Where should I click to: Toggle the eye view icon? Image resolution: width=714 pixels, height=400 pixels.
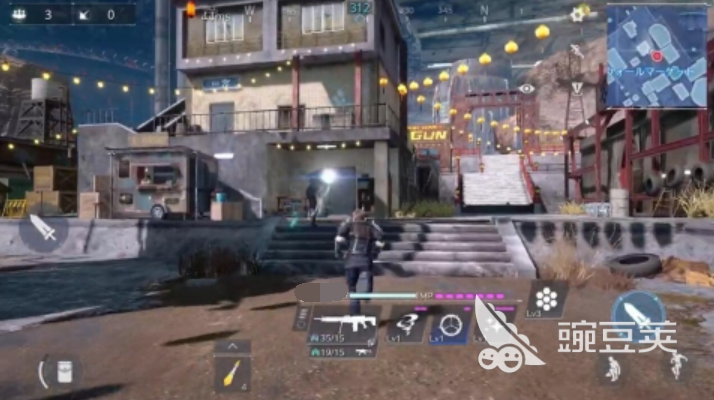(527, 88)
